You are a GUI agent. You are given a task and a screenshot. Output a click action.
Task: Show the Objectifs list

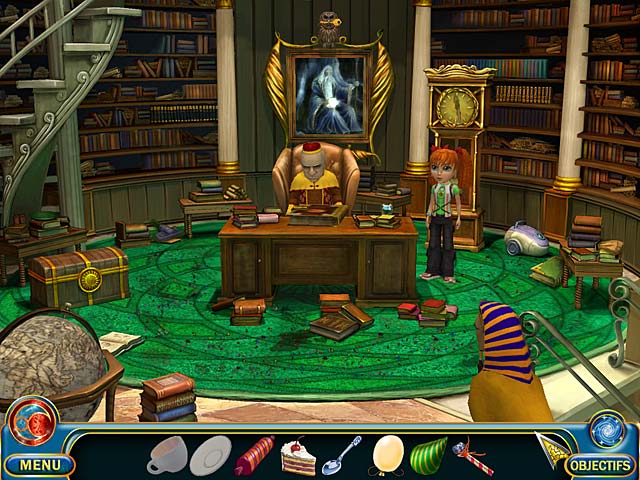(600, 465)
